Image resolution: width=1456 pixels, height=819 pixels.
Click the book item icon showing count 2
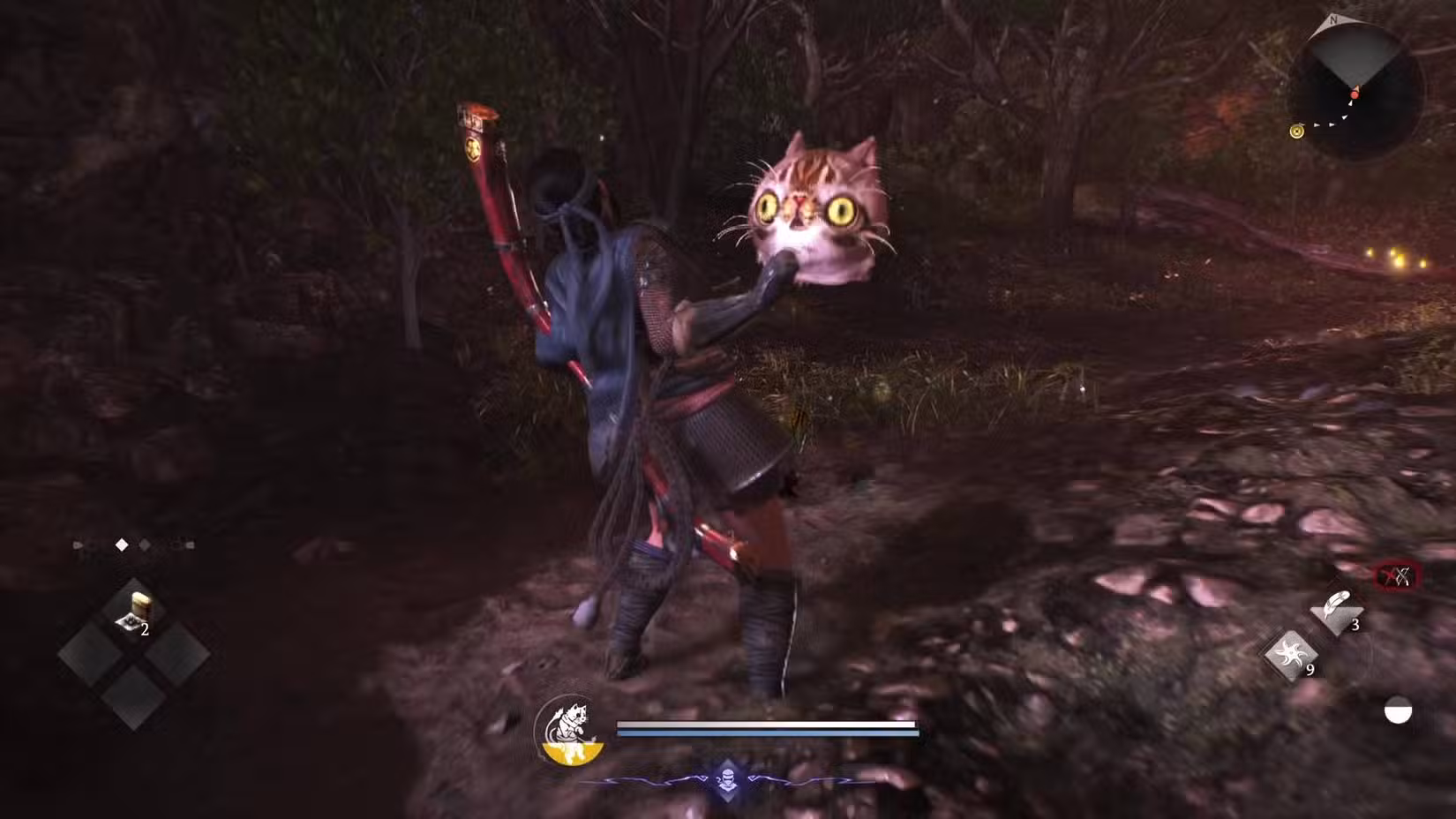137,609
